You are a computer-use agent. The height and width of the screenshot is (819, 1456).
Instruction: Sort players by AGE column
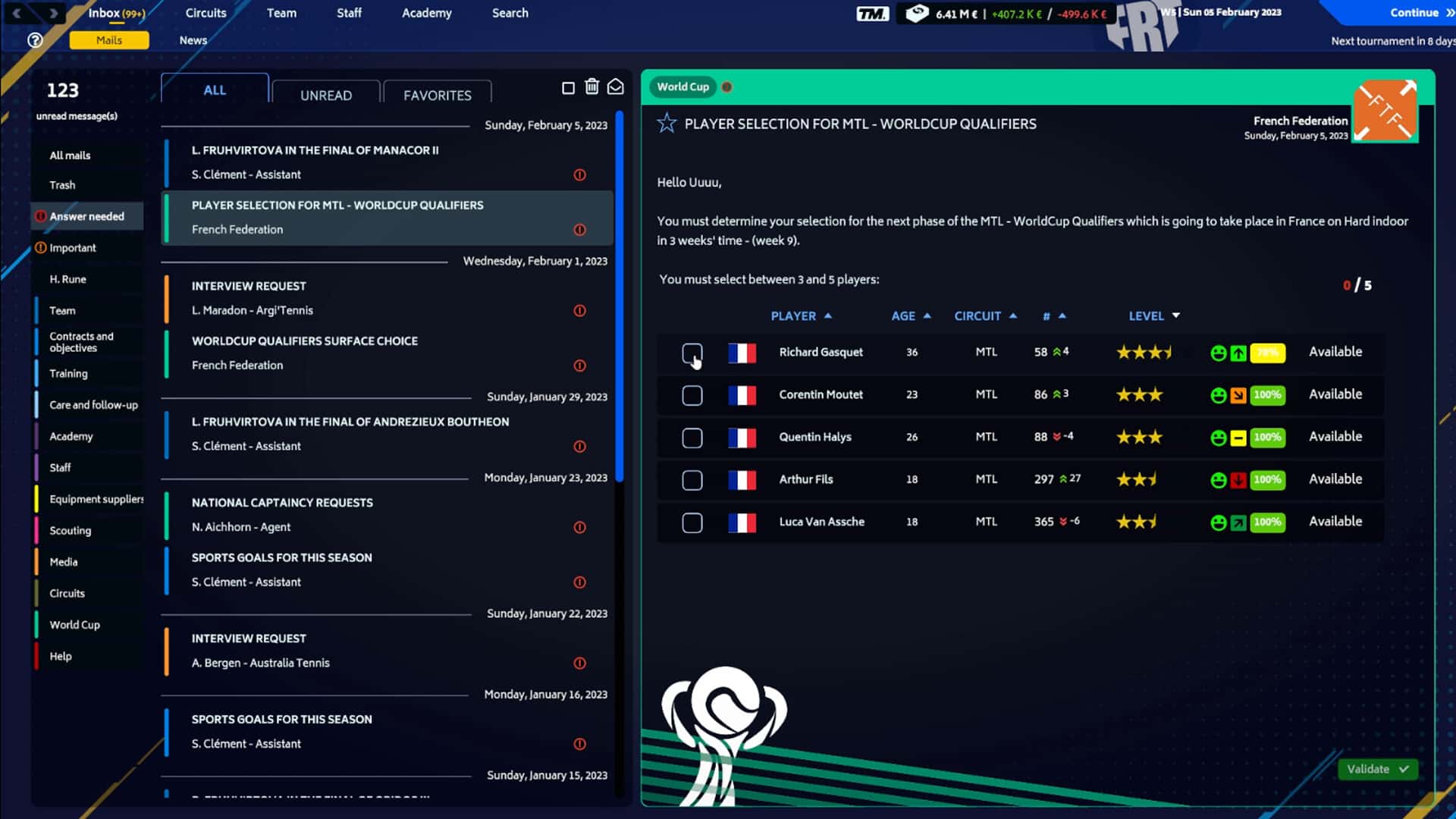tap(908, 315)
